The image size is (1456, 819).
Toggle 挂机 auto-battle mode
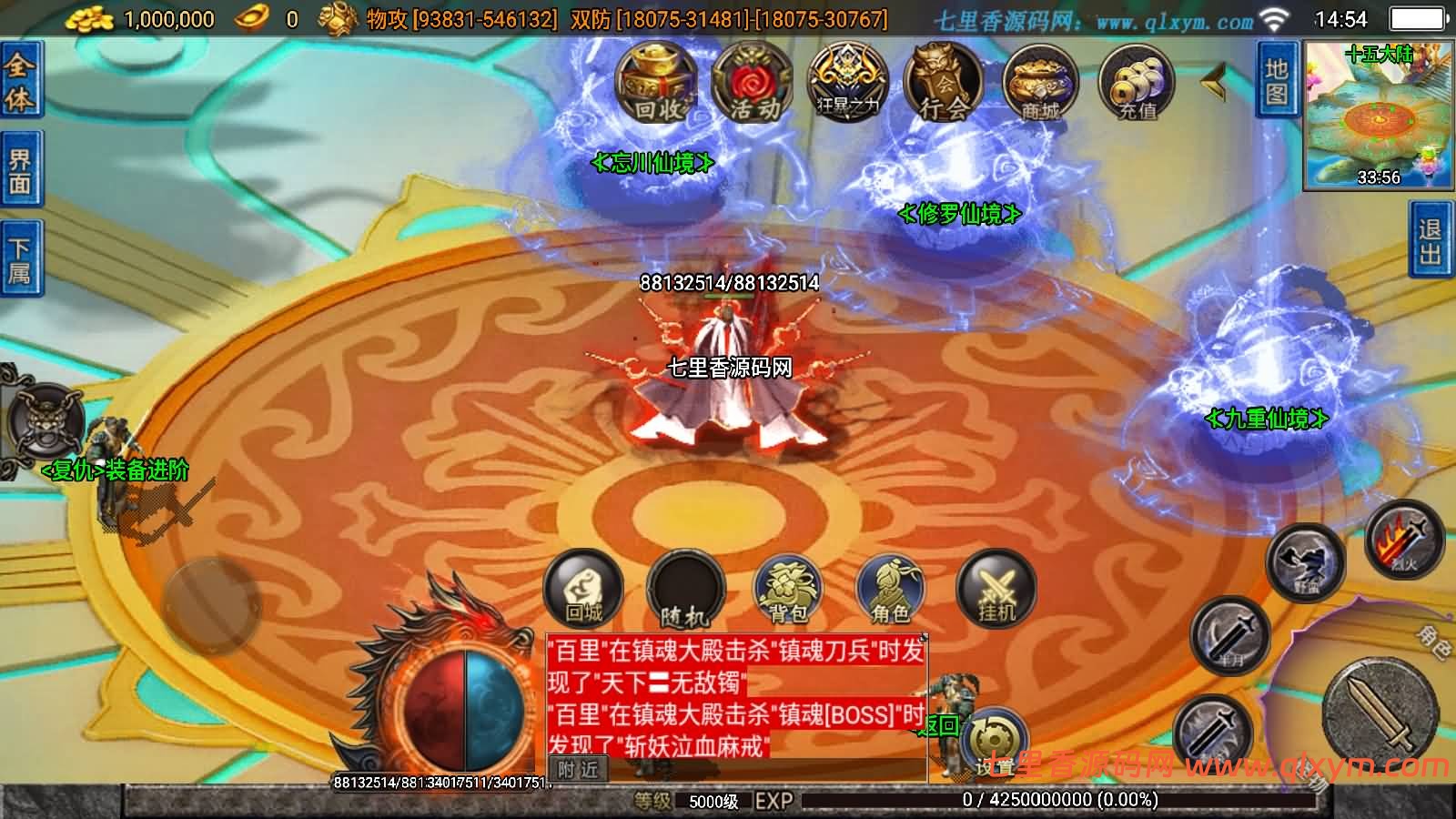click(x=997, y=591)
